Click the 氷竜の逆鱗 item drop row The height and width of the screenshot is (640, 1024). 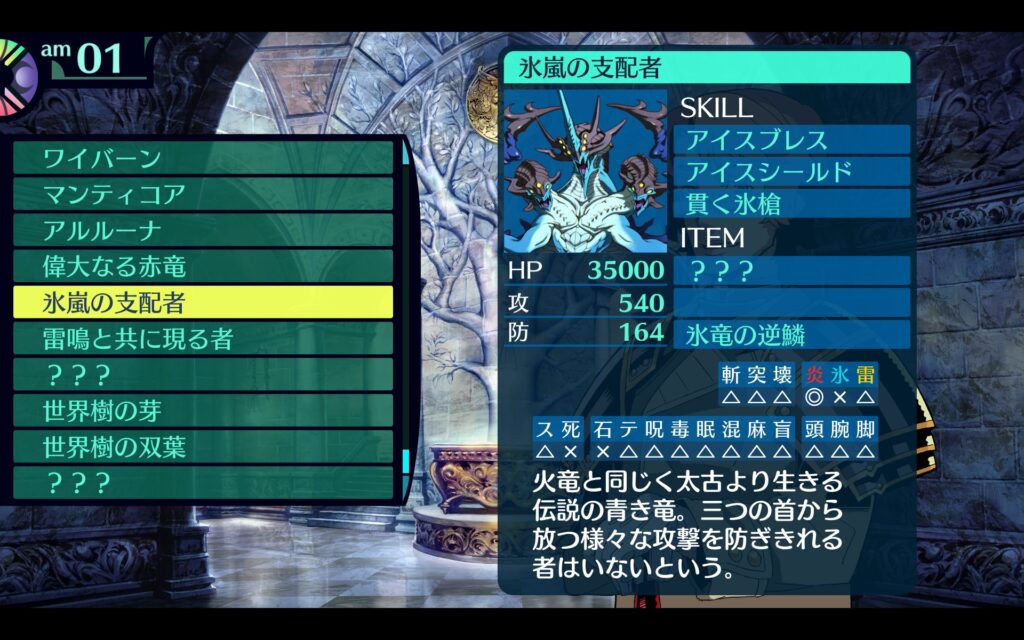tap(795, 334)
